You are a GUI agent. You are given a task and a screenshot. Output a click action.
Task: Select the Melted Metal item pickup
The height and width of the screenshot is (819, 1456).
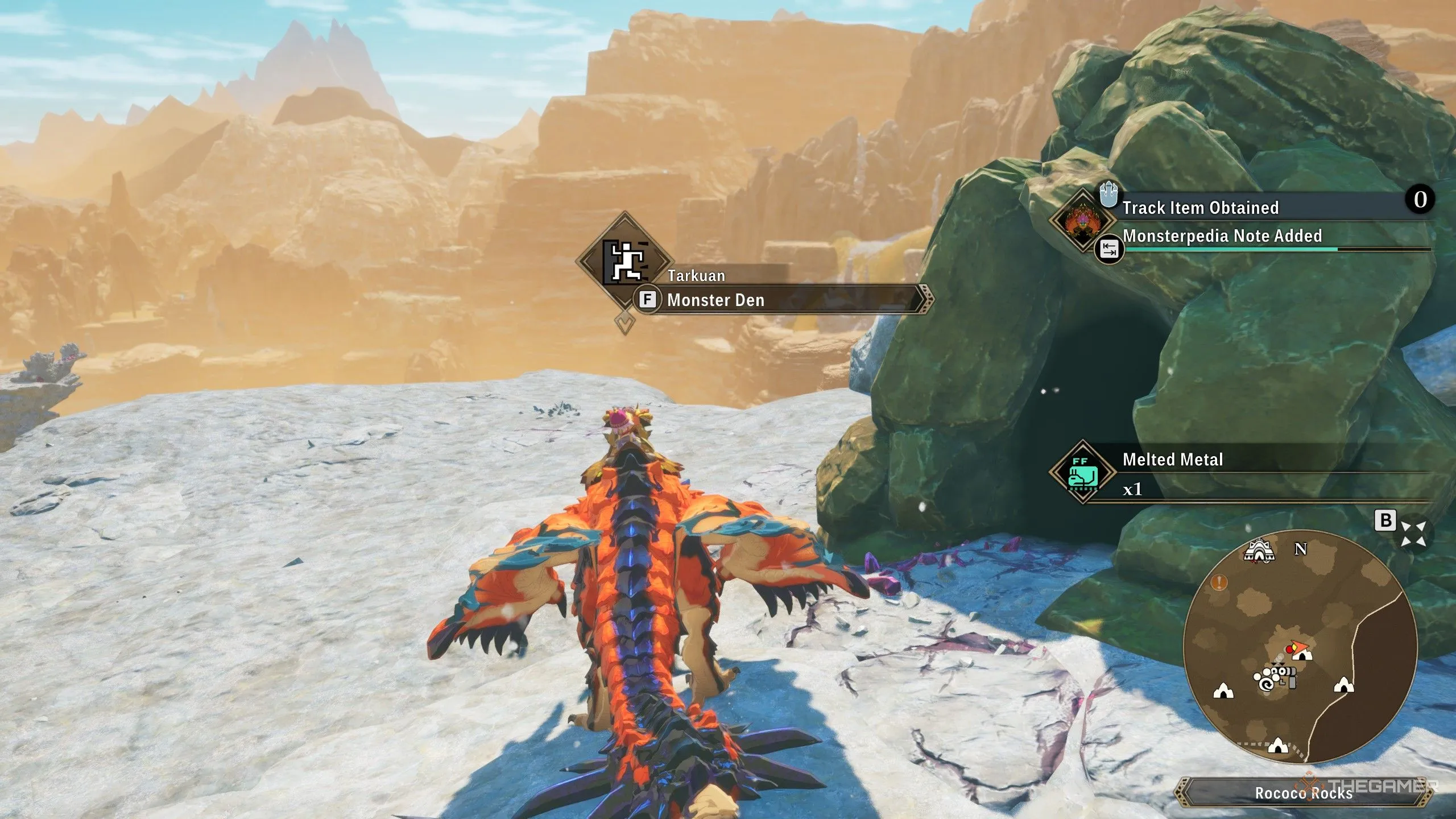point(1173,460)
